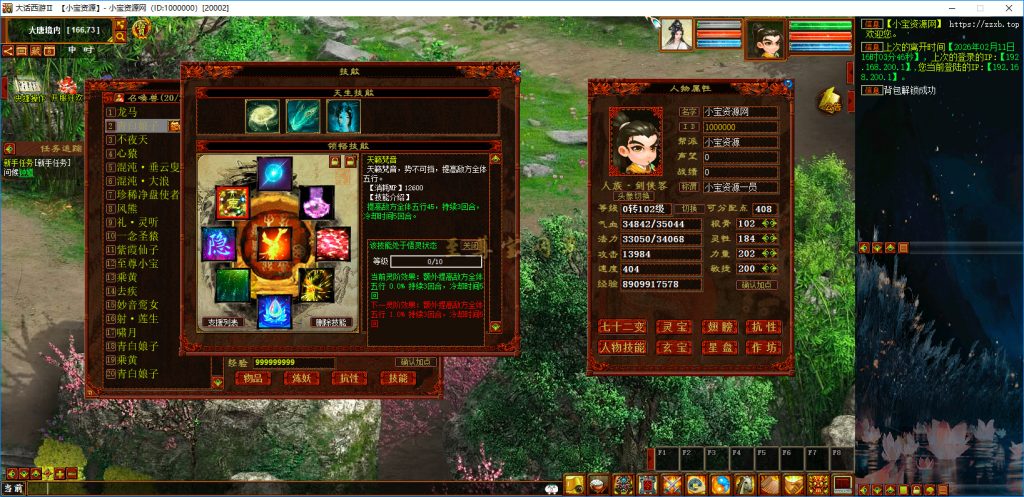Screen dimensions: 1024x497
Task: Choose 妙音鸾女 from the summon list
Action: coord(140,304)
